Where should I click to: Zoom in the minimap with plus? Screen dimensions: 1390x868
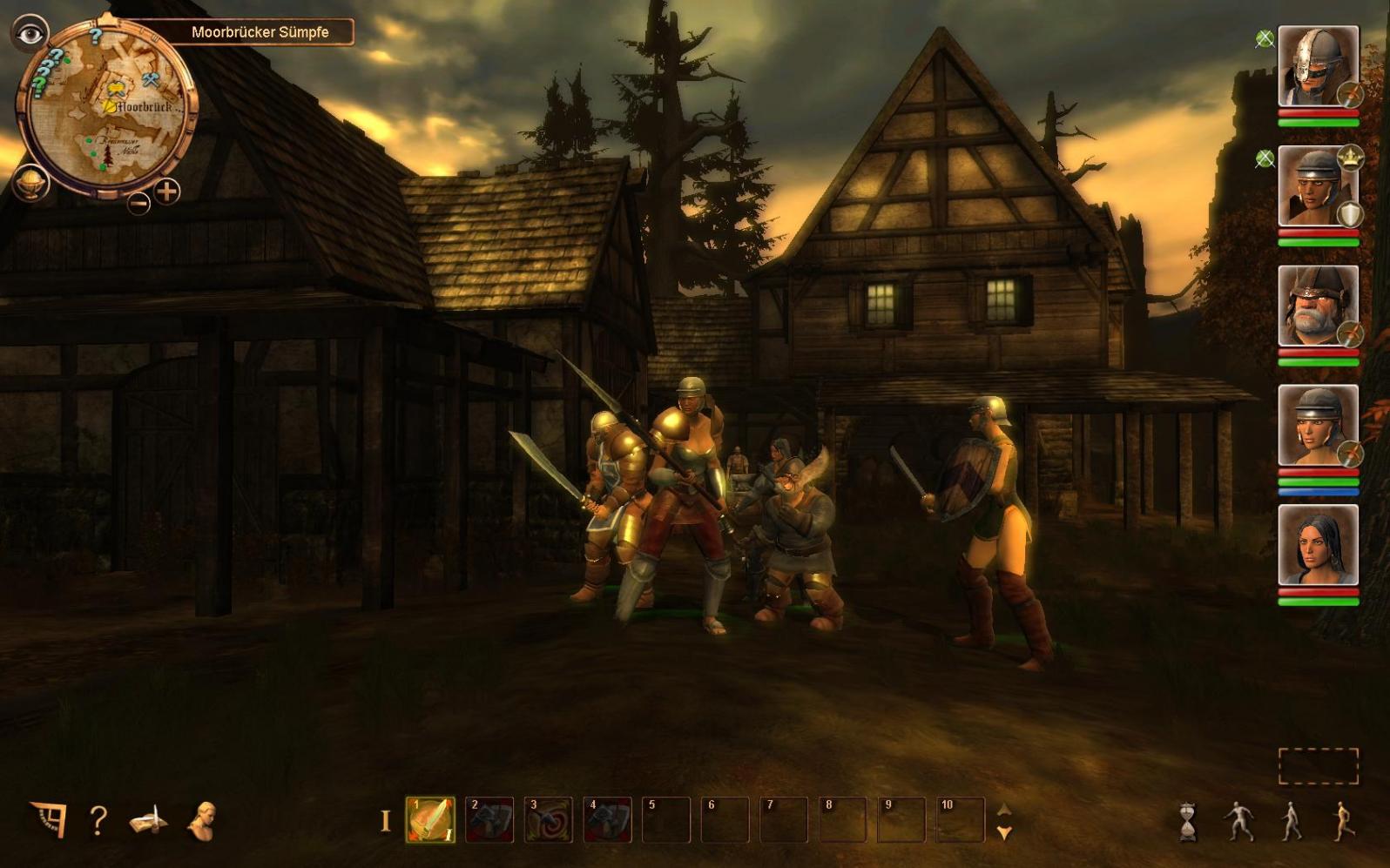point(166,191)
